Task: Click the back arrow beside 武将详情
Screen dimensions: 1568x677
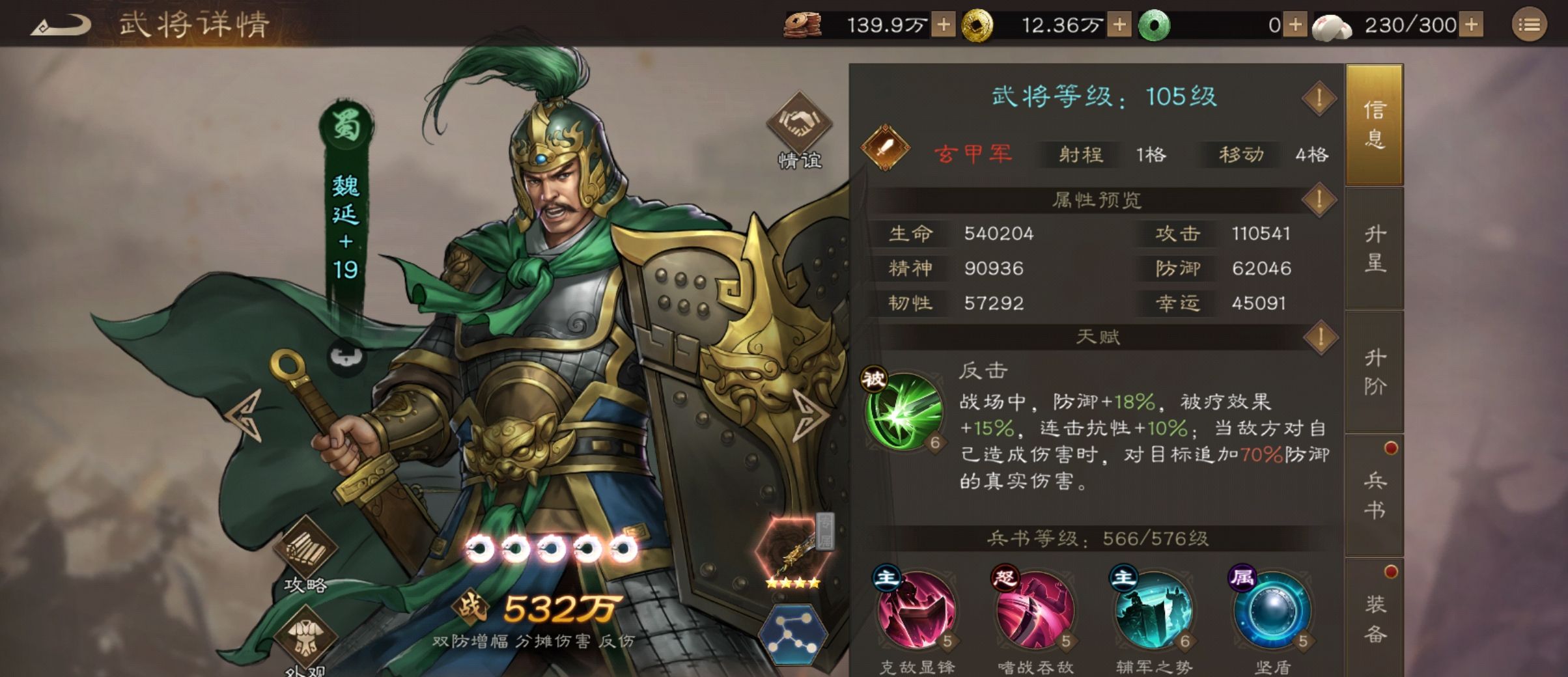Action: [x=63, y=24]
